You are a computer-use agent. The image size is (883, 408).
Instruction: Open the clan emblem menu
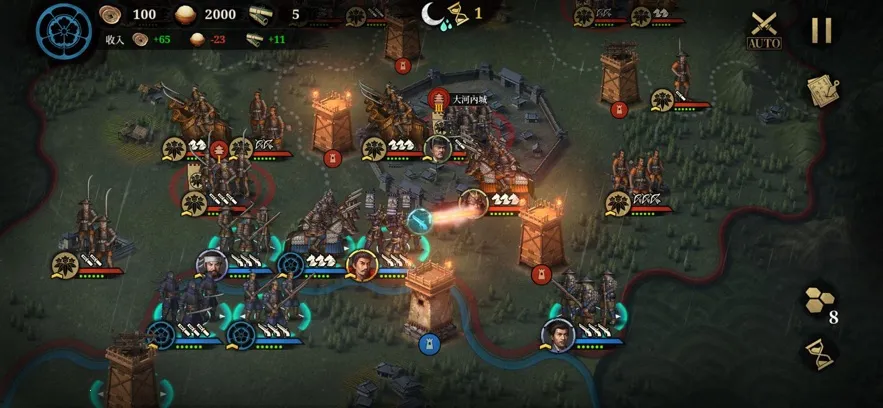pyautogui.click(x=63, y=31)
